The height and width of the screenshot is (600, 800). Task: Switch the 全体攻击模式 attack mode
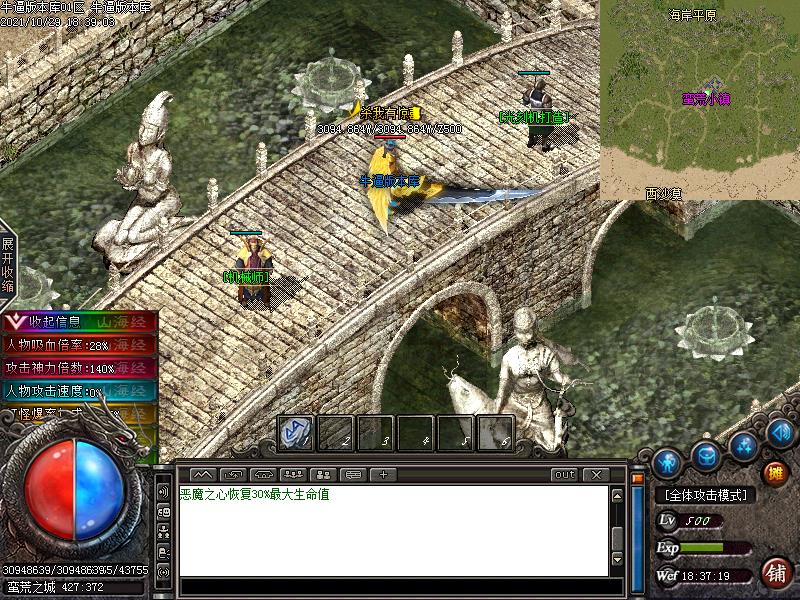(x=705, y=495)
